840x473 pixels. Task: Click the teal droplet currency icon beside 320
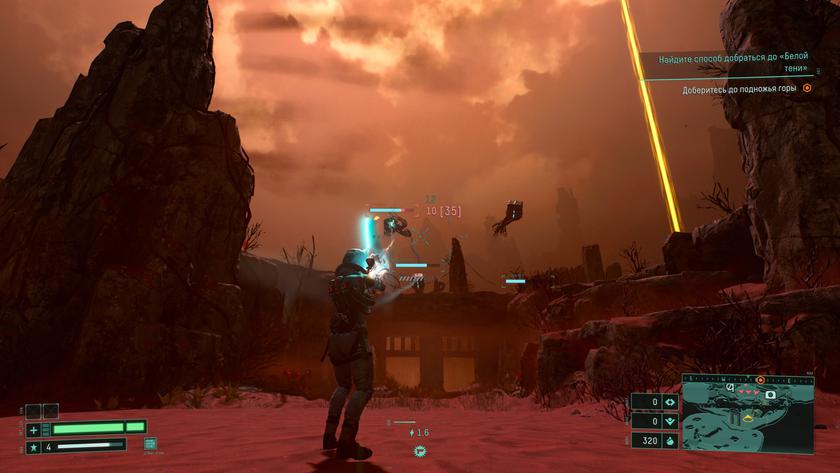(669, 439)
